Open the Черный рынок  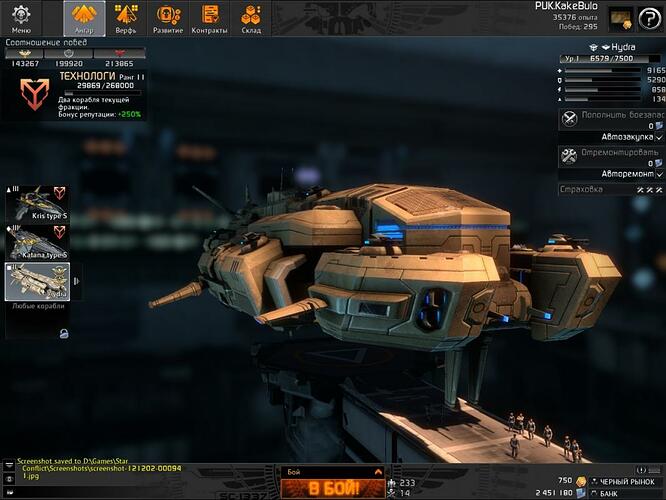[626, 481]
